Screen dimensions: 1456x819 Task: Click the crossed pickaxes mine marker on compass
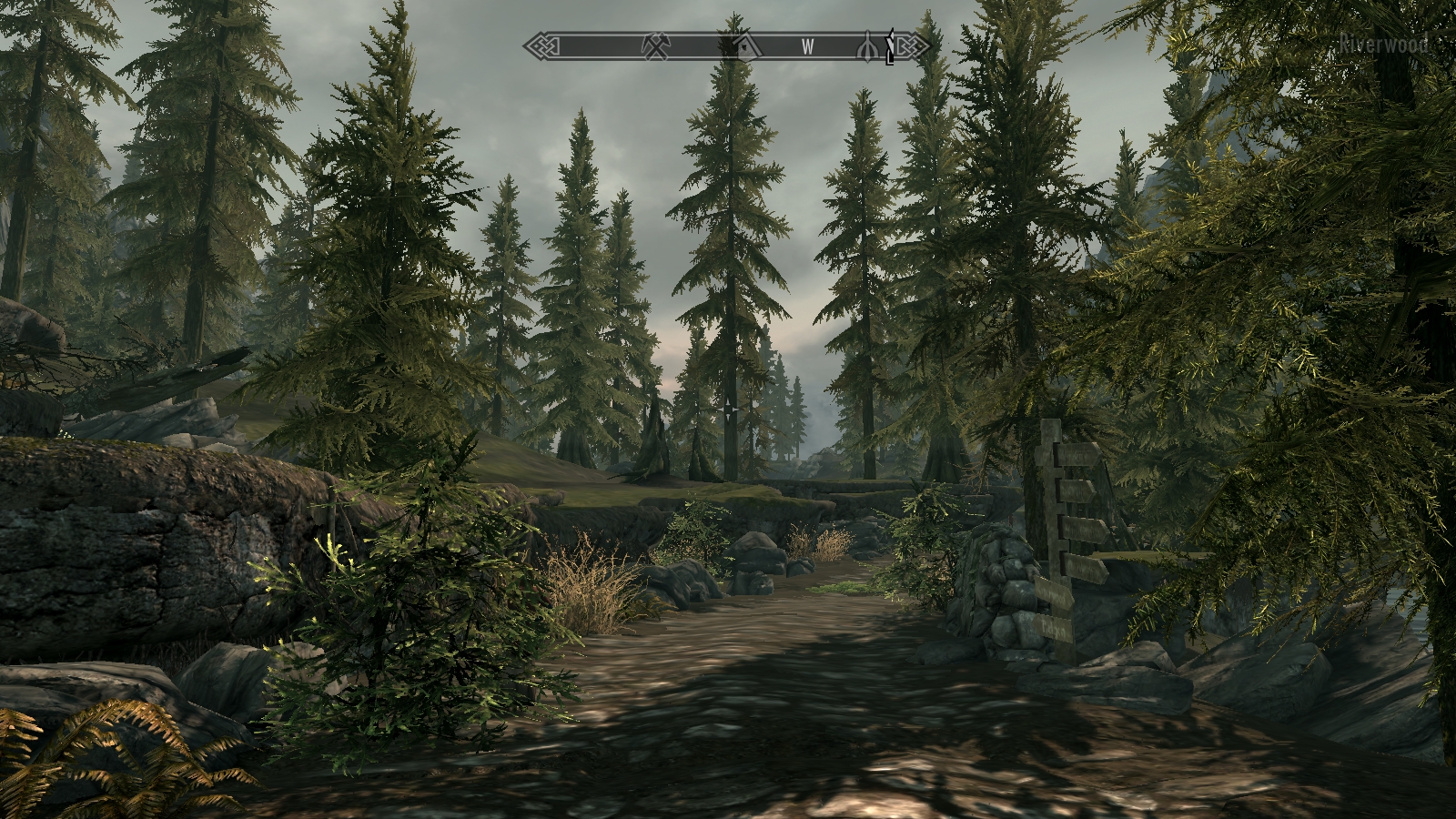(655, 46)
